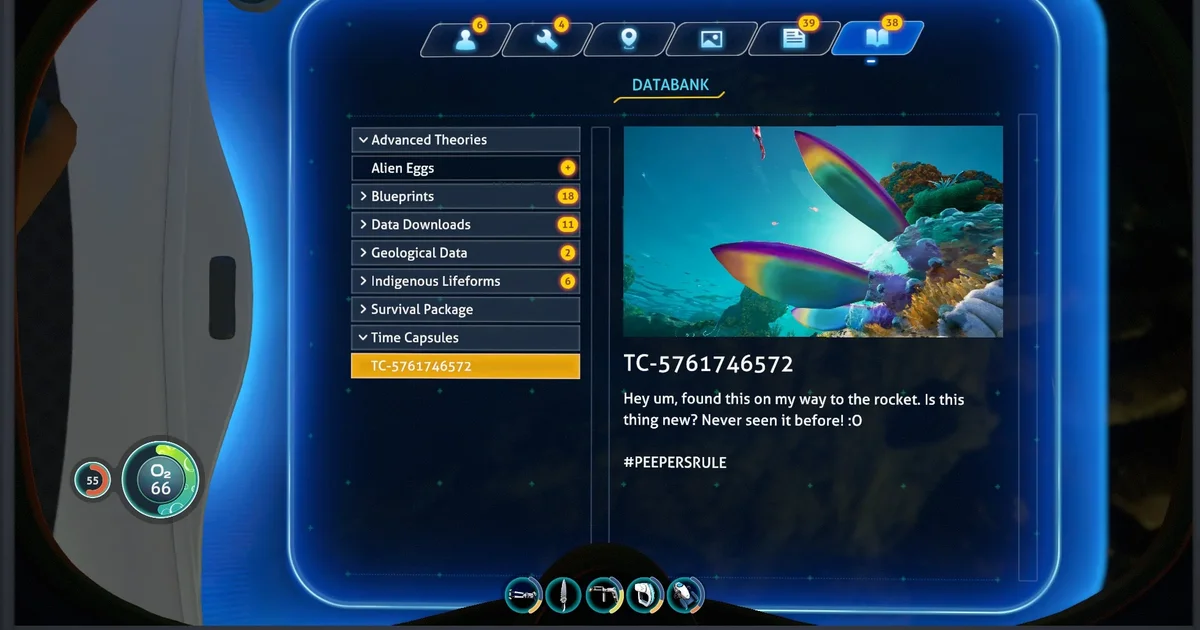This screenshot has height=630, width=1200.
Task: Select the knife in the quick slots
Action: (564, 594)
